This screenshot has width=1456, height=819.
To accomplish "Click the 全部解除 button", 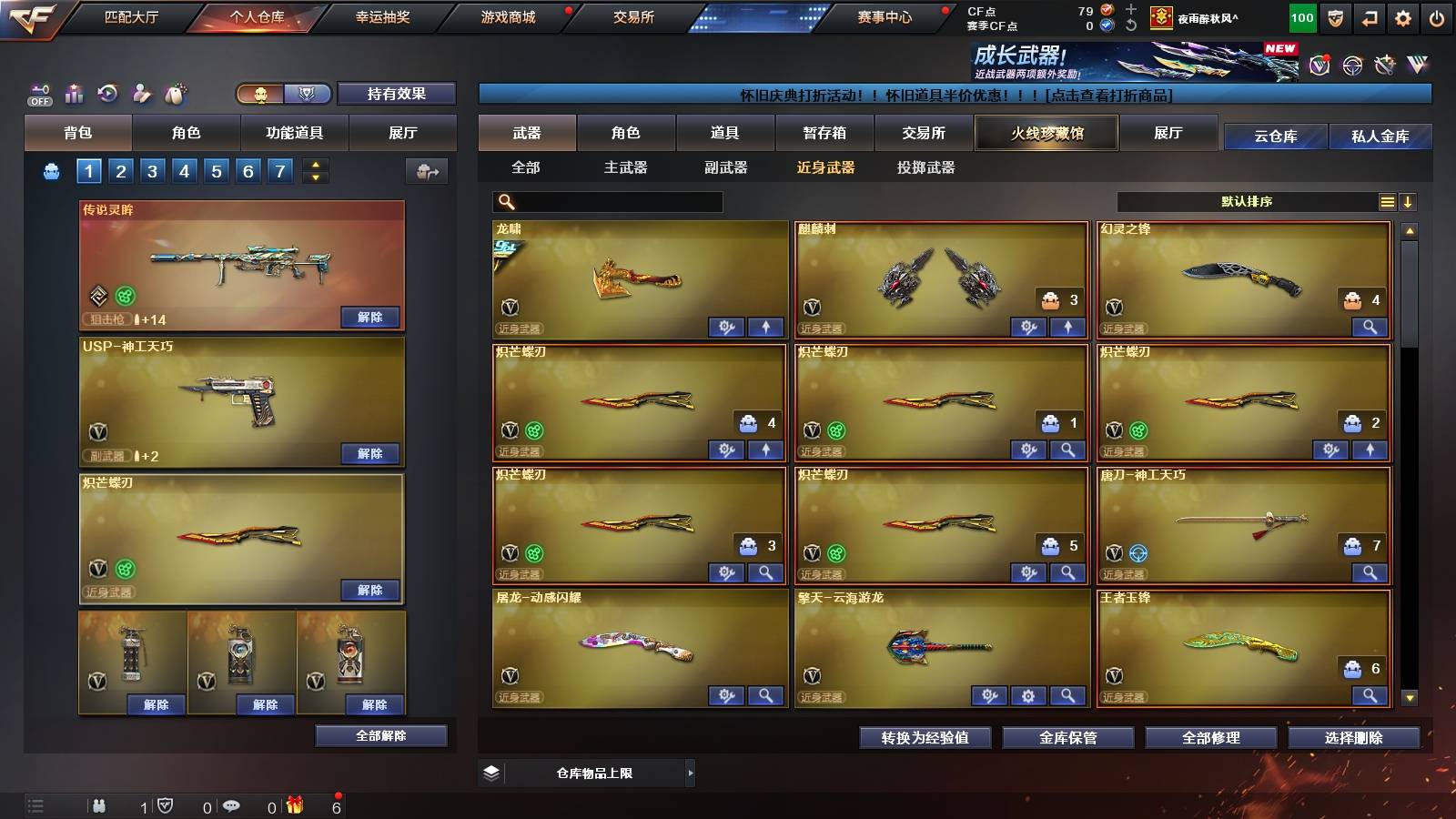I will click(x=380, y=735).
